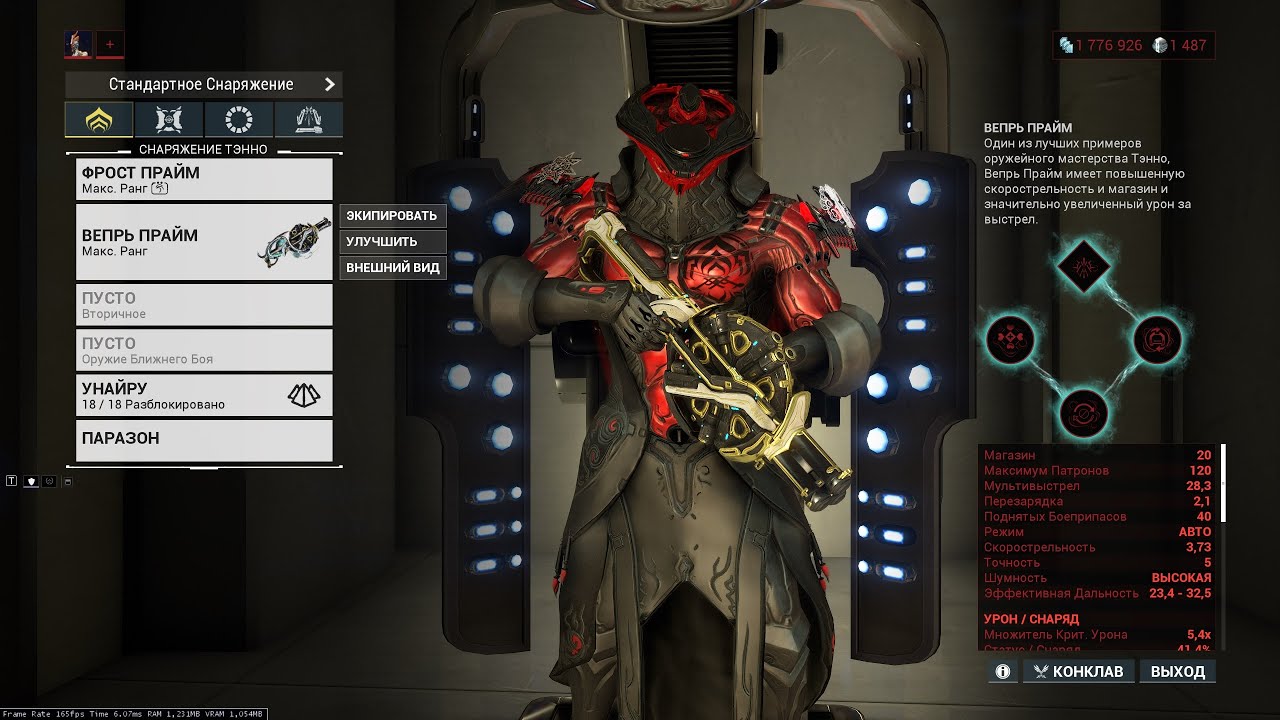Toggle the КОНКЛАВ mode button

click(1079, 671)
